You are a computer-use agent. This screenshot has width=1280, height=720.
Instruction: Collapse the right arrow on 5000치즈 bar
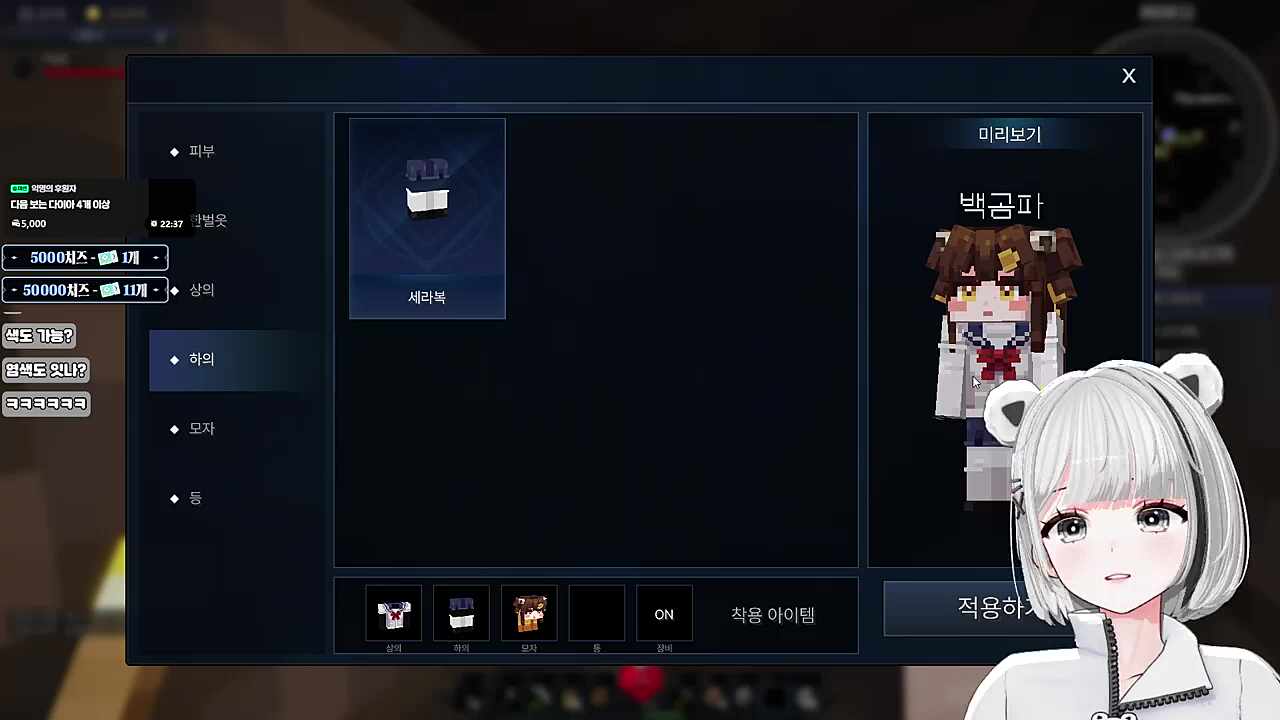point(156,257)
